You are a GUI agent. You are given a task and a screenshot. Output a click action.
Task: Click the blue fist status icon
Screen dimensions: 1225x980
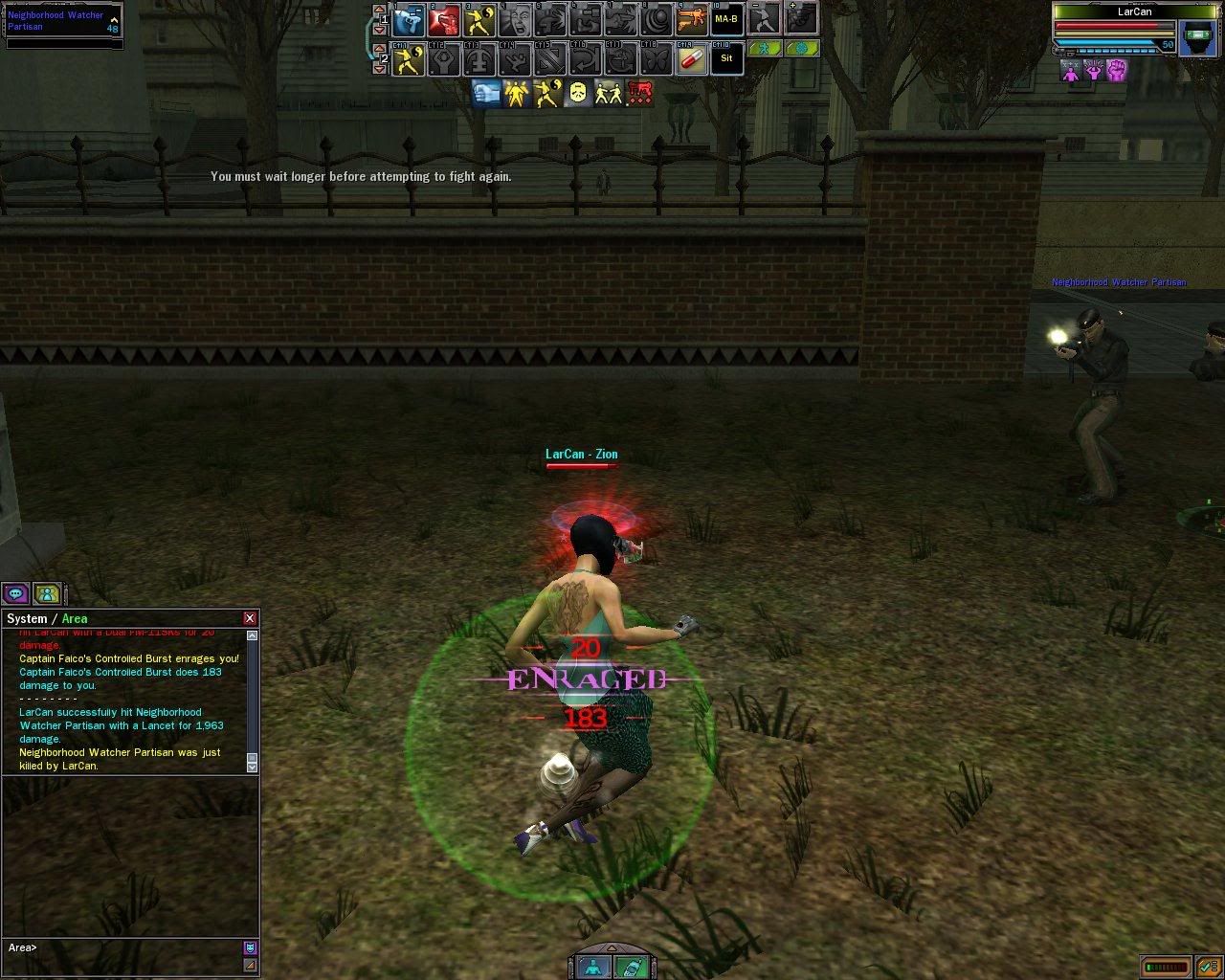pos(487,93)
